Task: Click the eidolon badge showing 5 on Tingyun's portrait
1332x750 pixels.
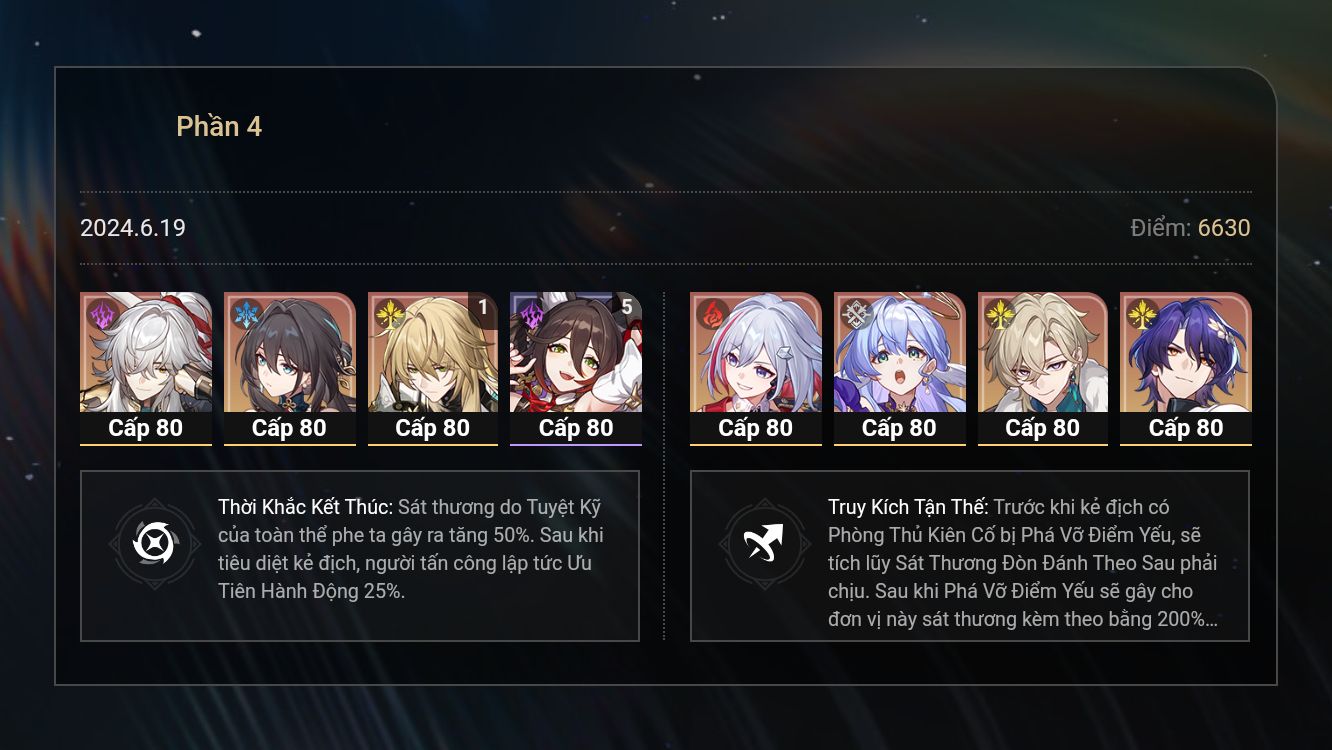Action: (626, 309)
